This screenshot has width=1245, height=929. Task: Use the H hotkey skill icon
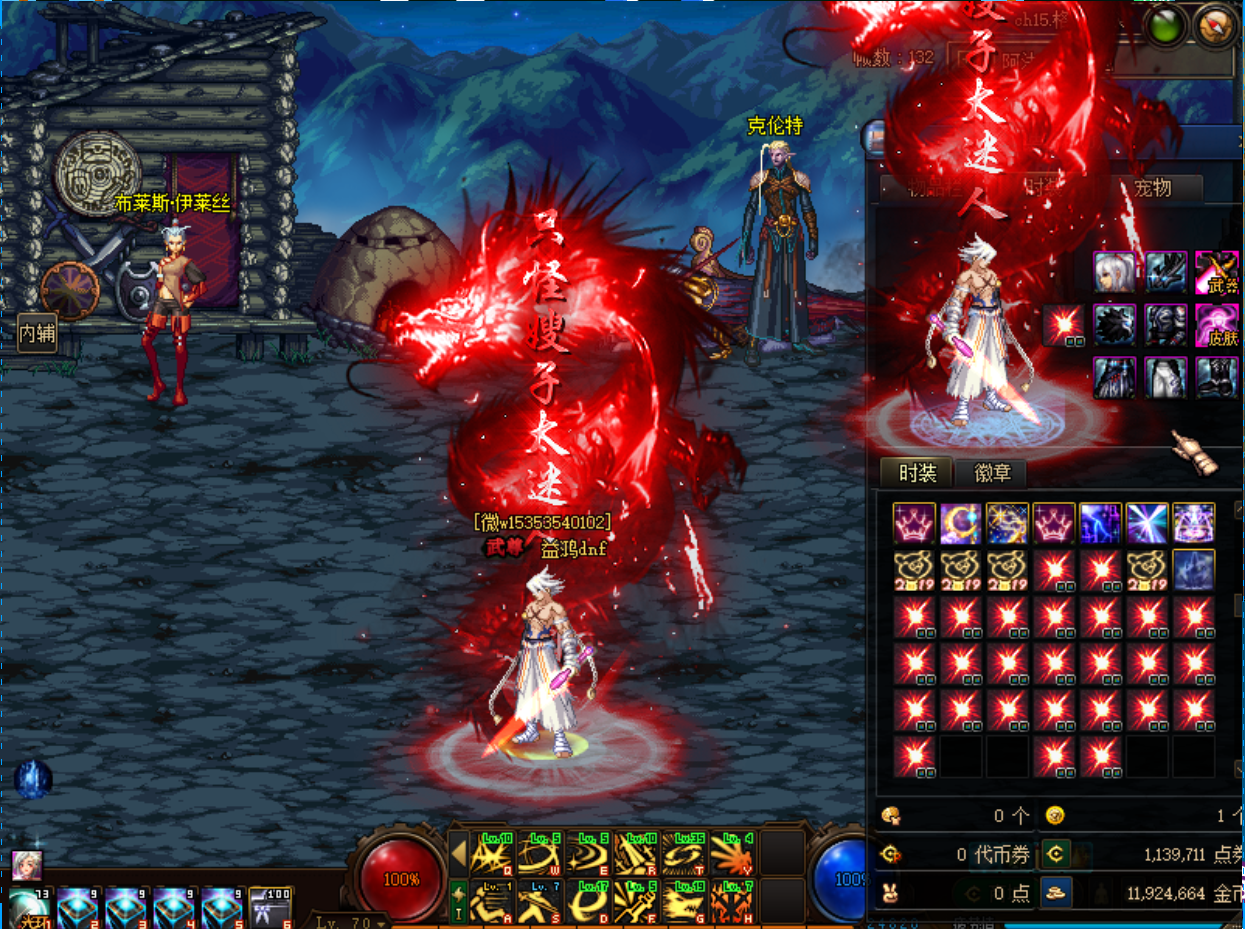point(733,900)
